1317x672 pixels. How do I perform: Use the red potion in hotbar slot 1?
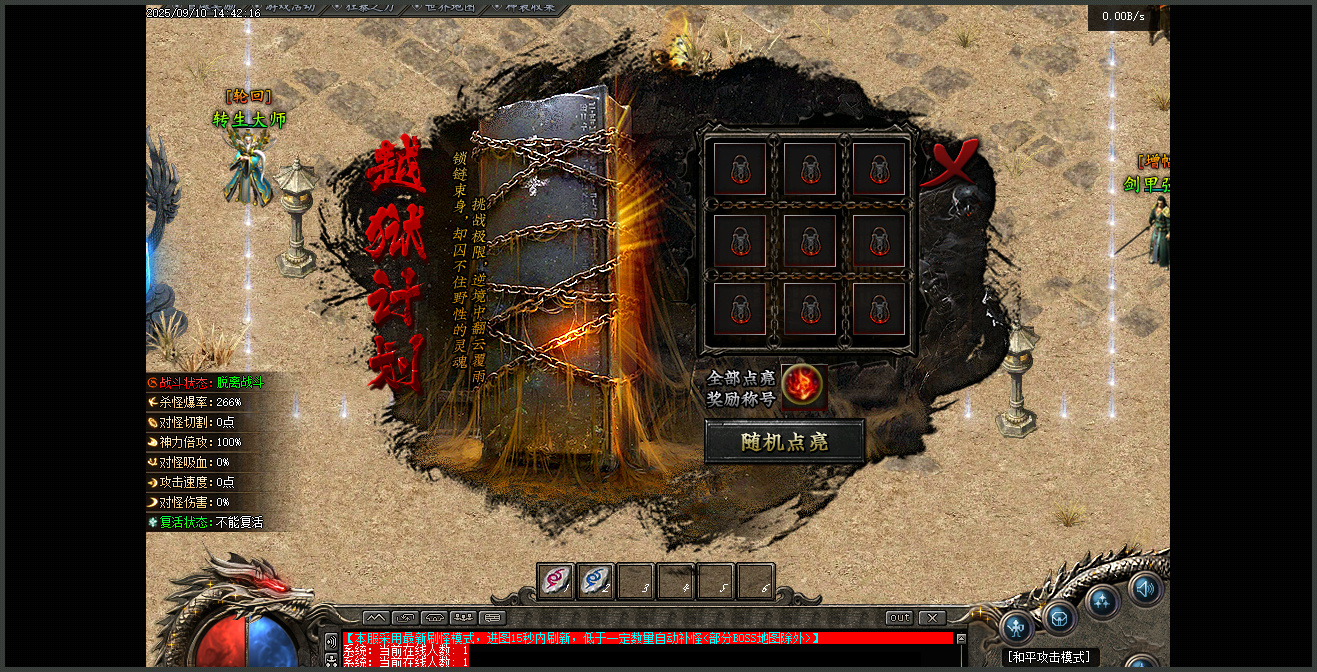(x=556, y=581)
